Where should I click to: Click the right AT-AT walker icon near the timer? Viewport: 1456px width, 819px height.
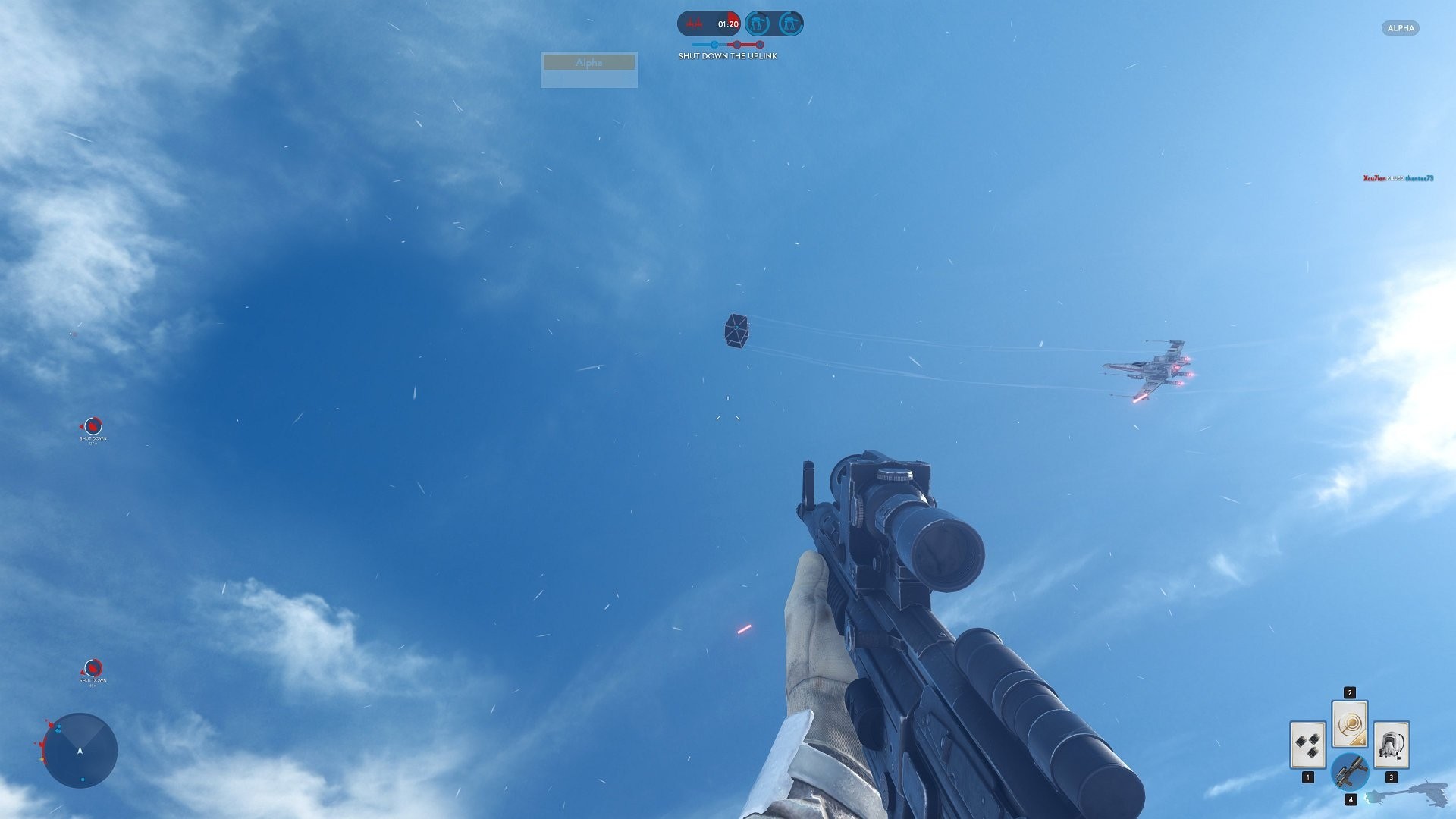(789, 23)
